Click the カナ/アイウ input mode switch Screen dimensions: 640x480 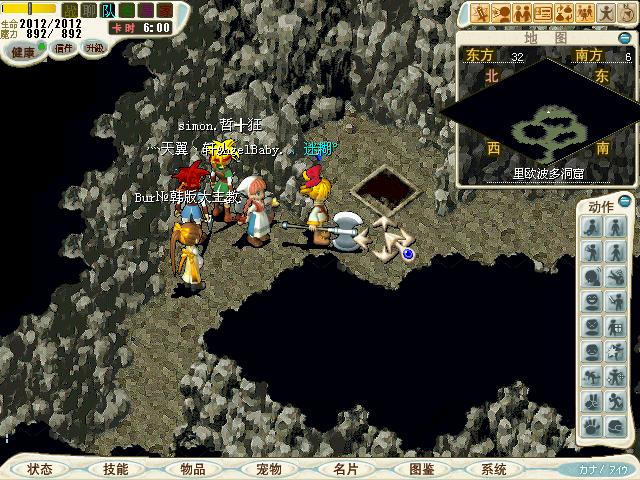click(603, 468)
